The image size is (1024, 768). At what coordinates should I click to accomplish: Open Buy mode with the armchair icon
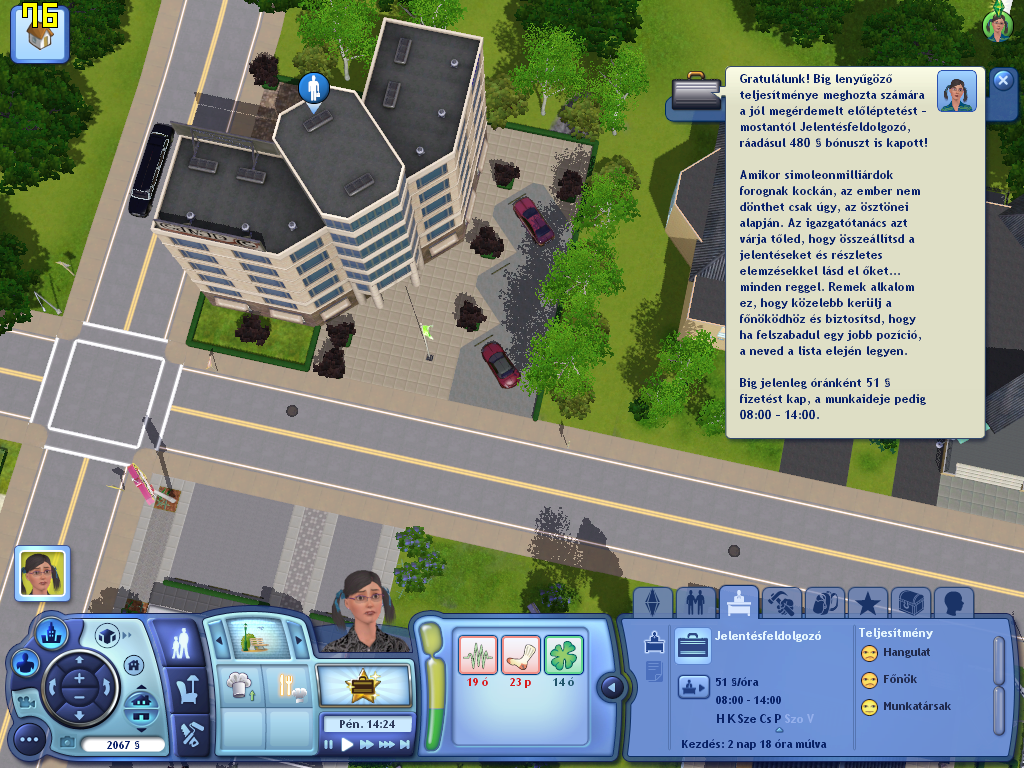(187, 688)
